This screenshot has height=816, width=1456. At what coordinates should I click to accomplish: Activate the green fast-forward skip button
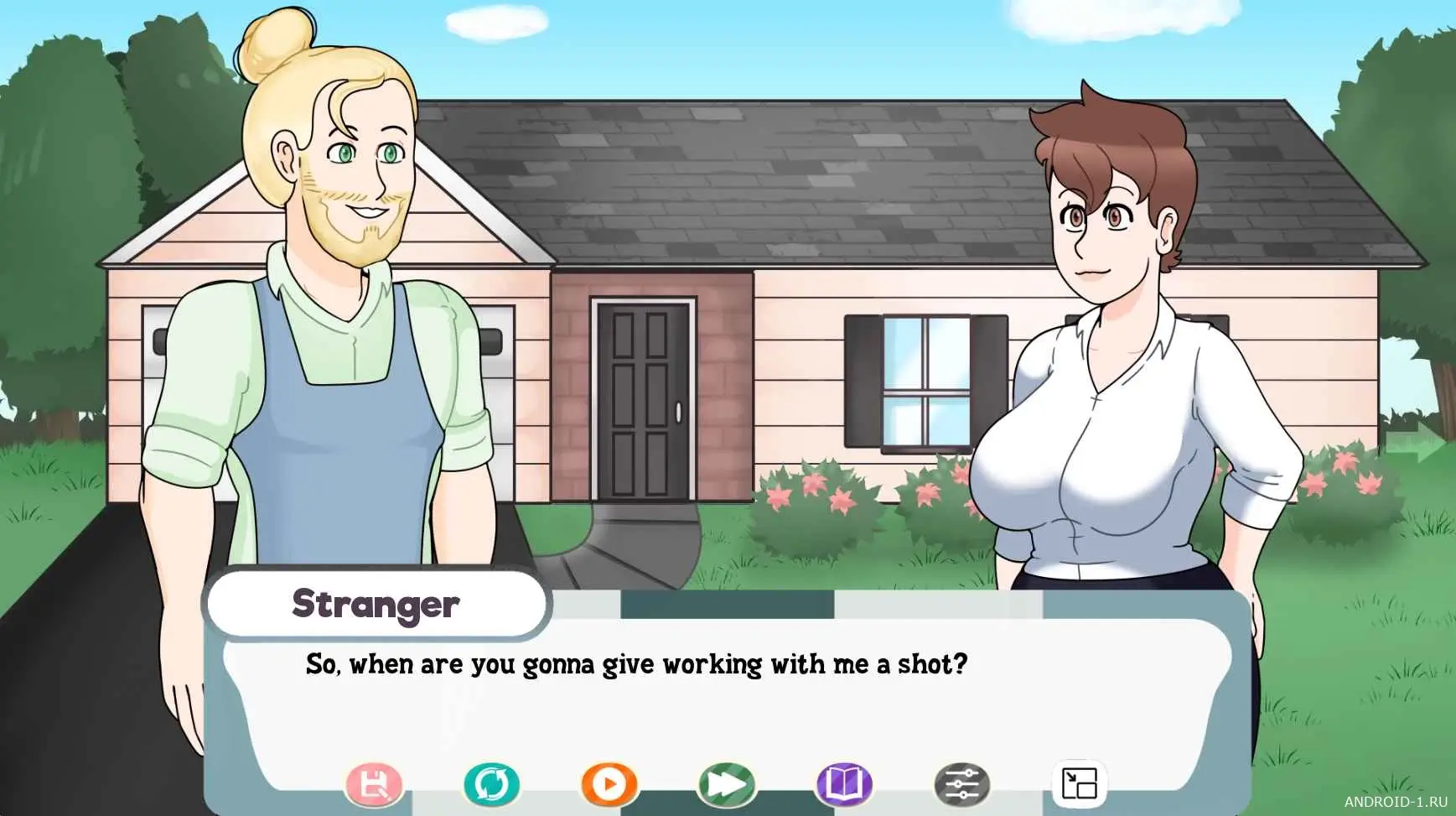coord(727,785)
